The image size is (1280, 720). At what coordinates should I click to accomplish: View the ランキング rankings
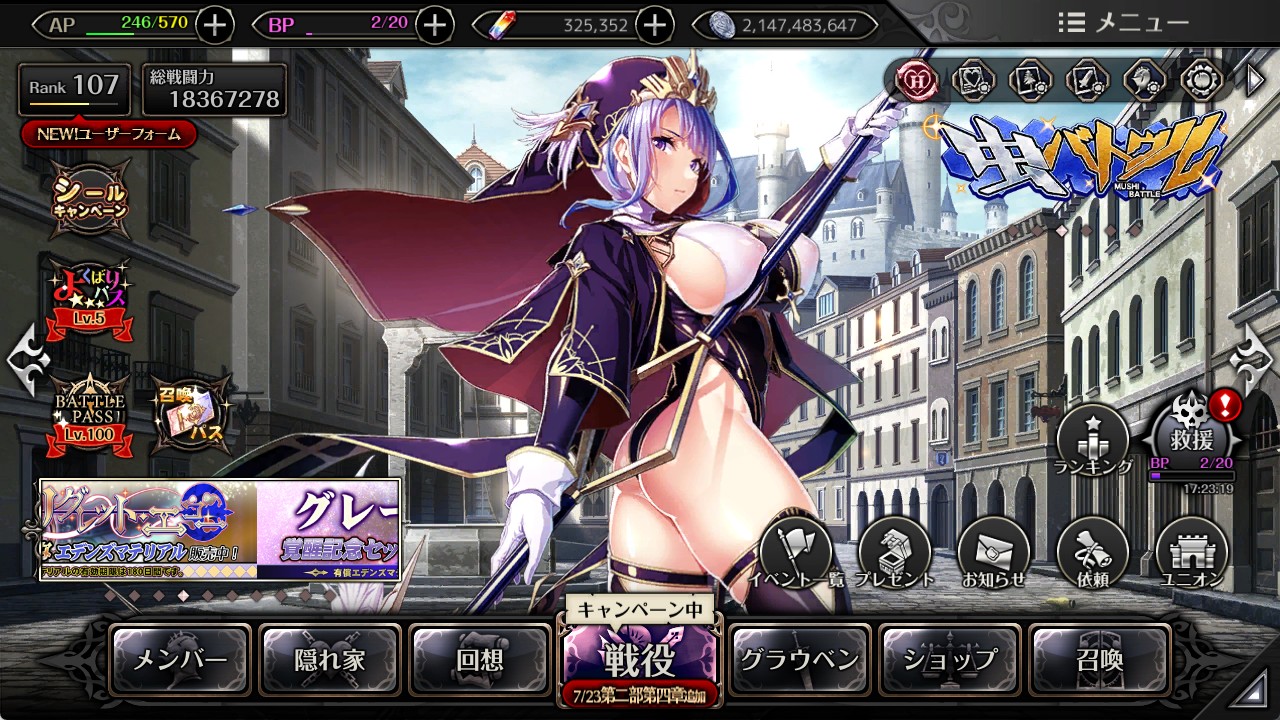click(1093, 440)
